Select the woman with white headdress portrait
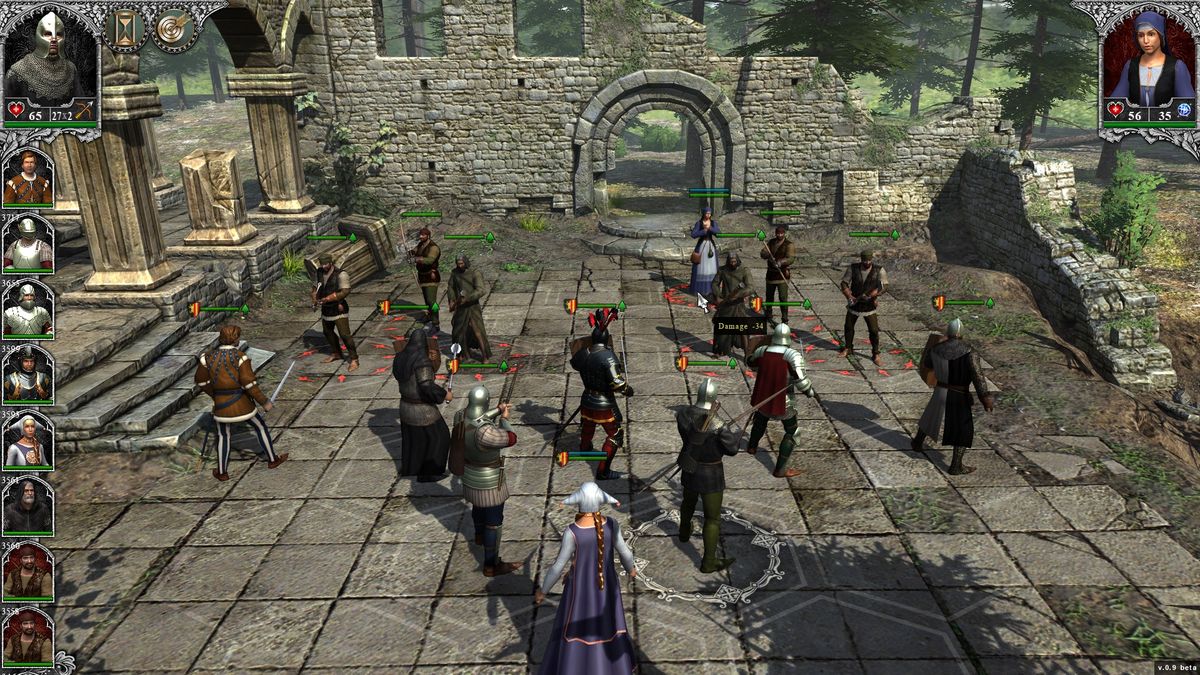This screenshot has height=675, width=1200. tap(27, 441)
